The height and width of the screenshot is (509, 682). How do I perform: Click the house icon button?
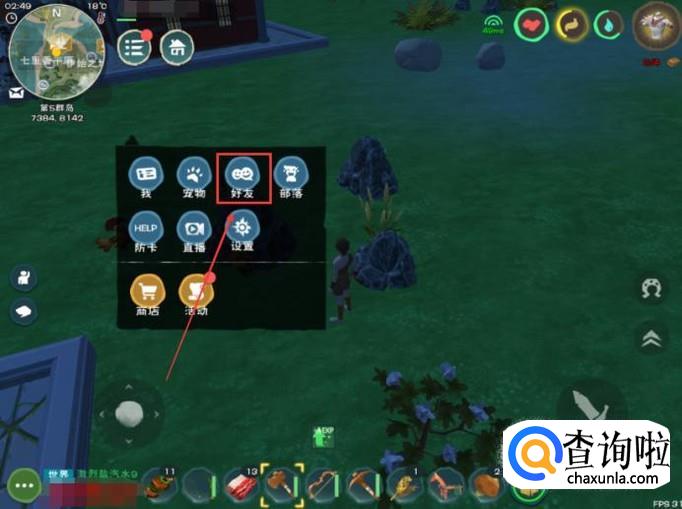tap(177, 47)
